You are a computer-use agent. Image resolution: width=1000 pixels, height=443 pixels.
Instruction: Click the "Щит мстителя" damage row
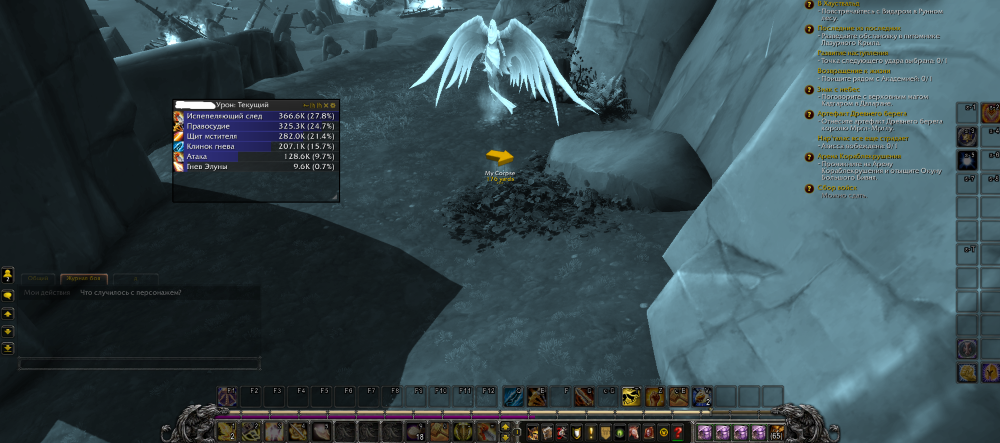[255, 136]
